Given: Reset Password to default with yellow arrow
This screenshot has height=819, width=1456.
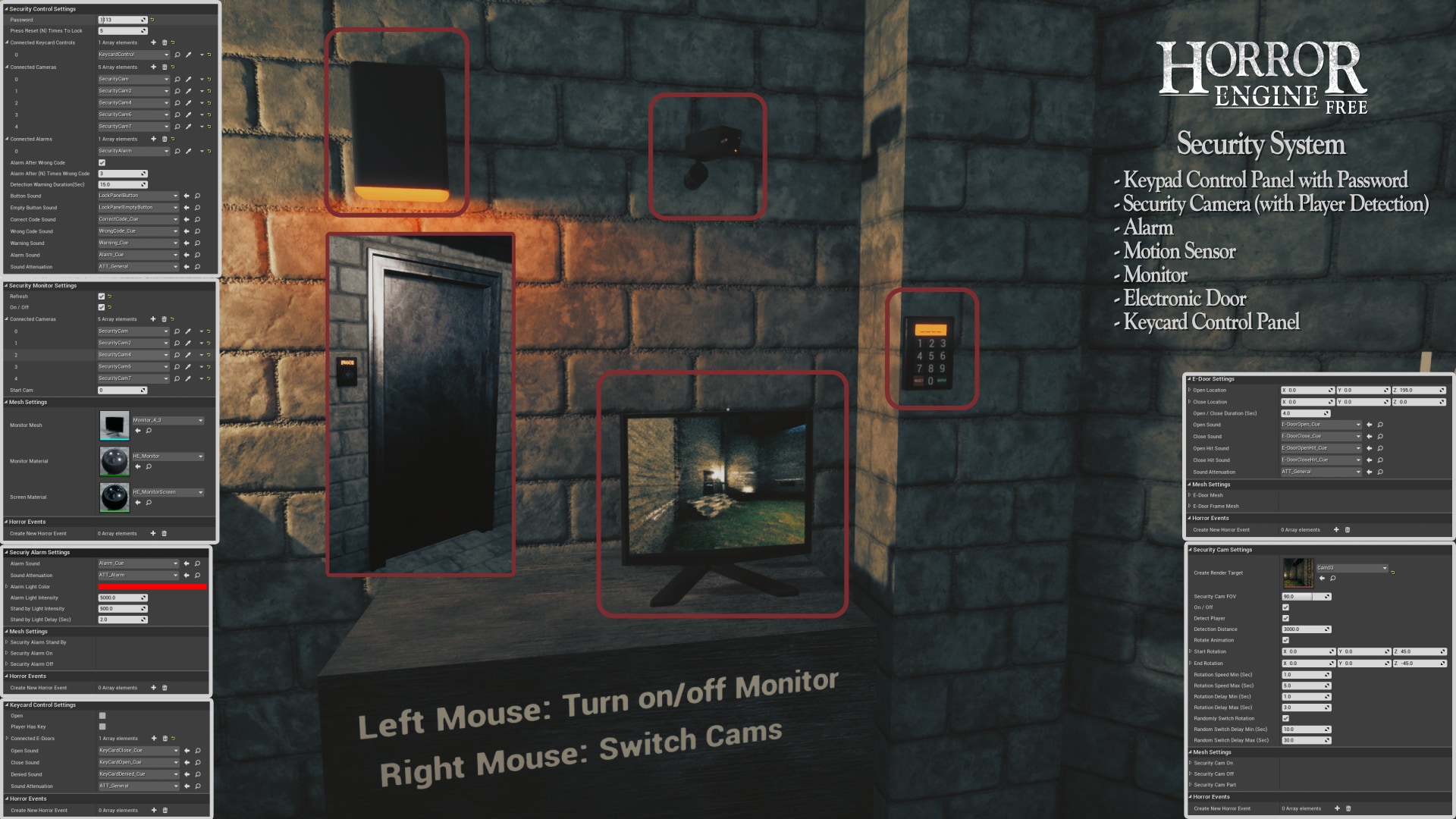Looking at the screenshot, I should [x=154, y=19].
